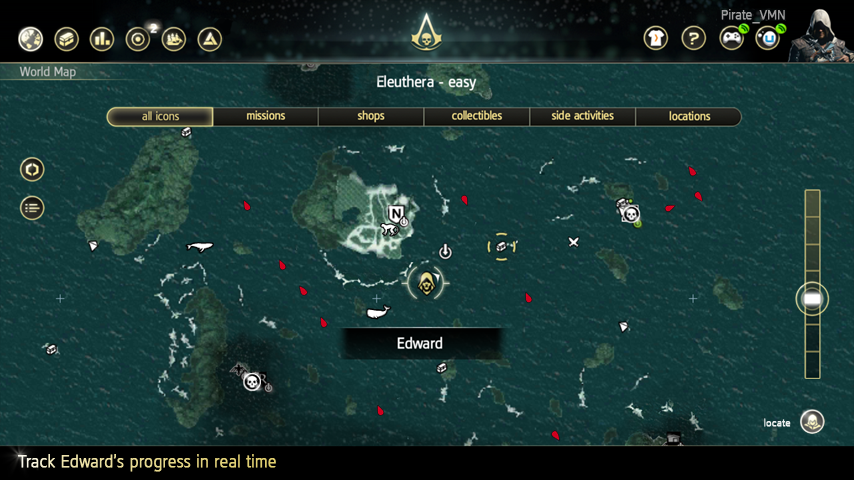
Task: Open the World Map globe icon
Action: [31, 39]
